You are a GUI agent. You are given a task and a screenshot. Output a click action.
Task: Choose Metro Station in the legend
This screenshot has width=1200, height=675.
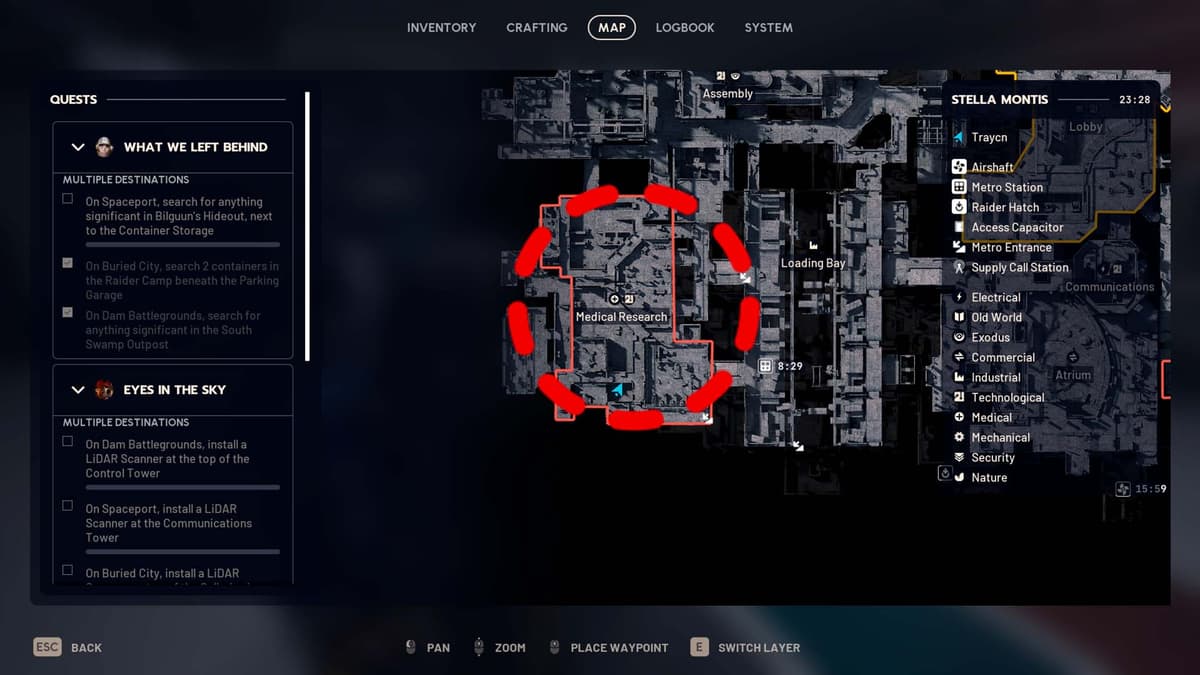[x=1006, y=187]
